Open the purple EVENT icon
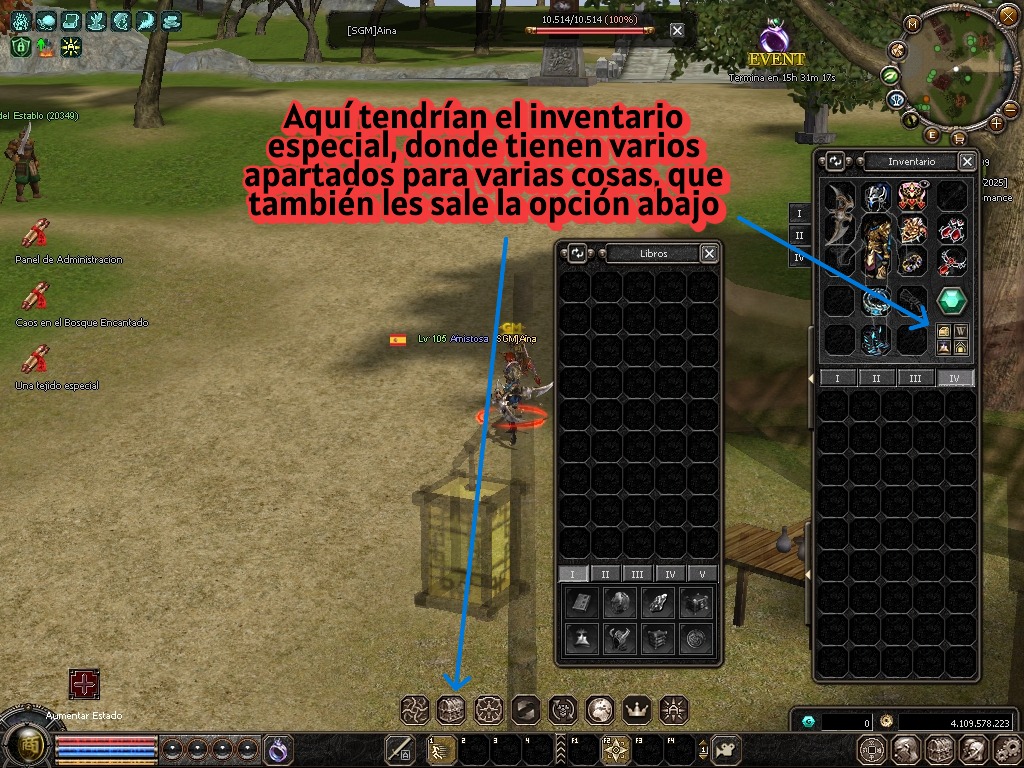 775,40
